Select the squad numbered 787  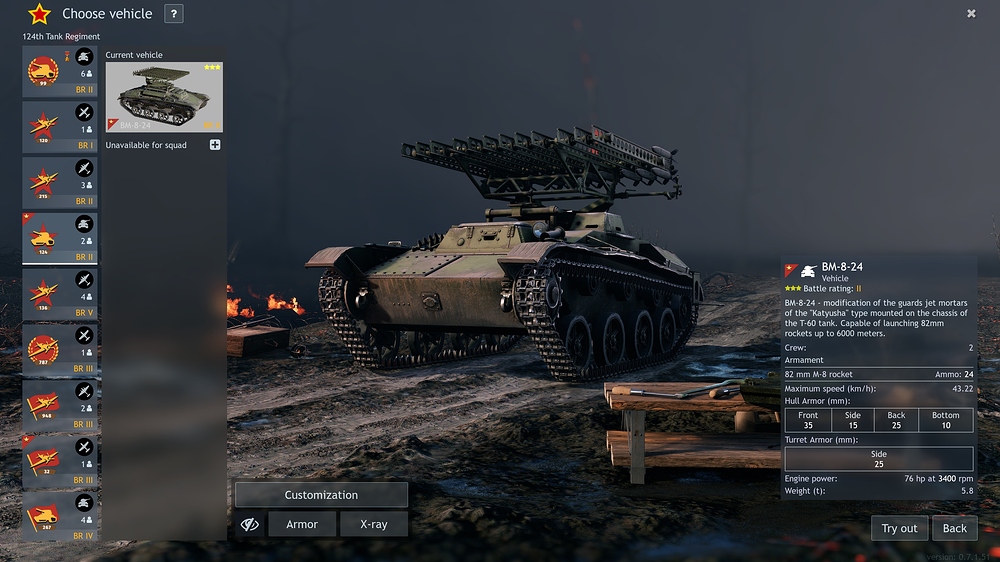tap(60, 350)
